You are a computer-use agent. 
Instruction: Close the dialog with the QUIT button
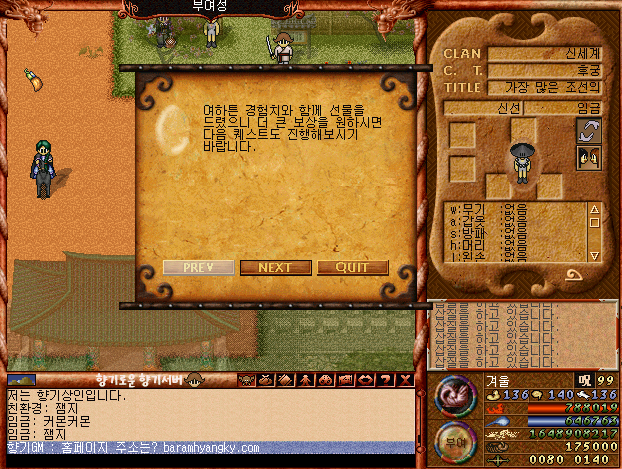(352, 268)
